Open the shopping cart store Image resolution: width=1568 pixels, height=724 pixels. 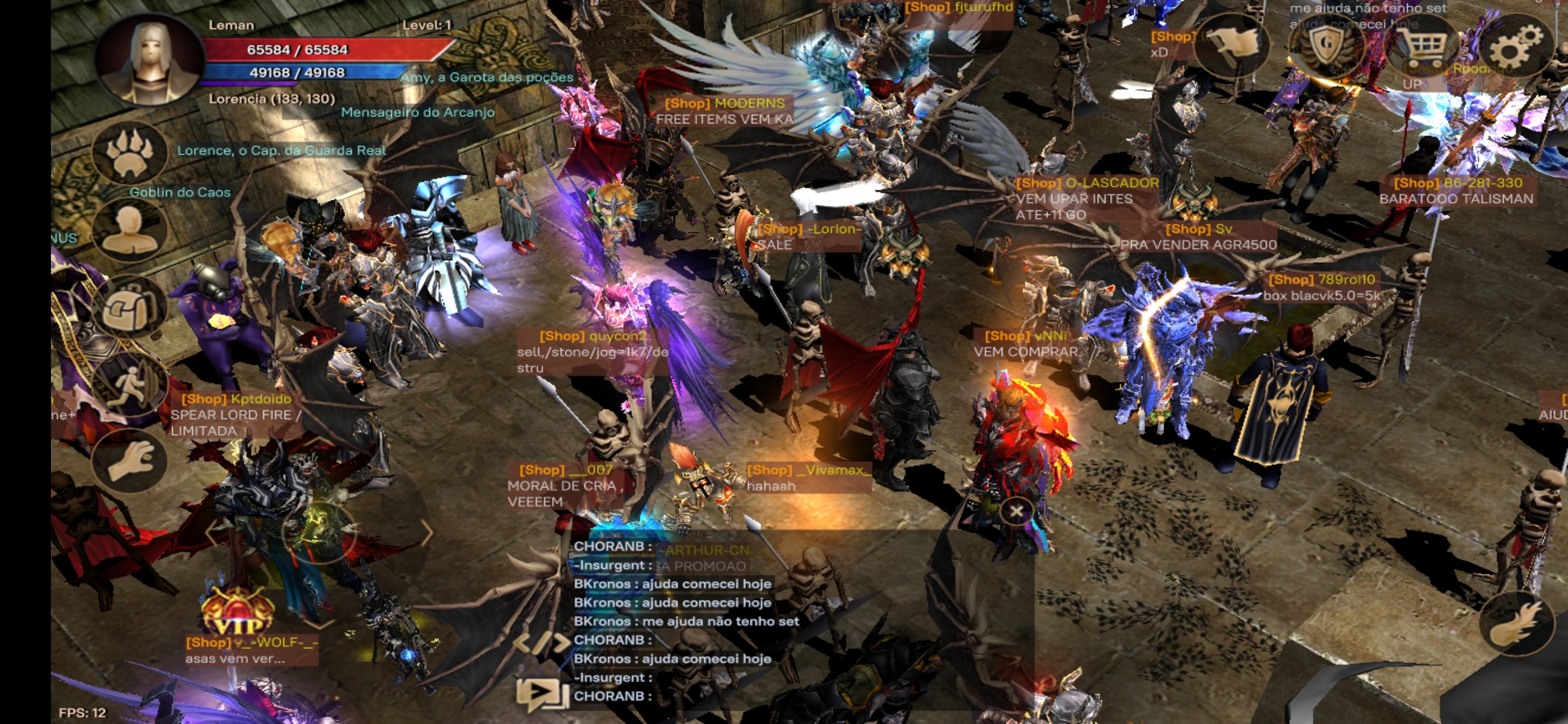coord(1423,46)
